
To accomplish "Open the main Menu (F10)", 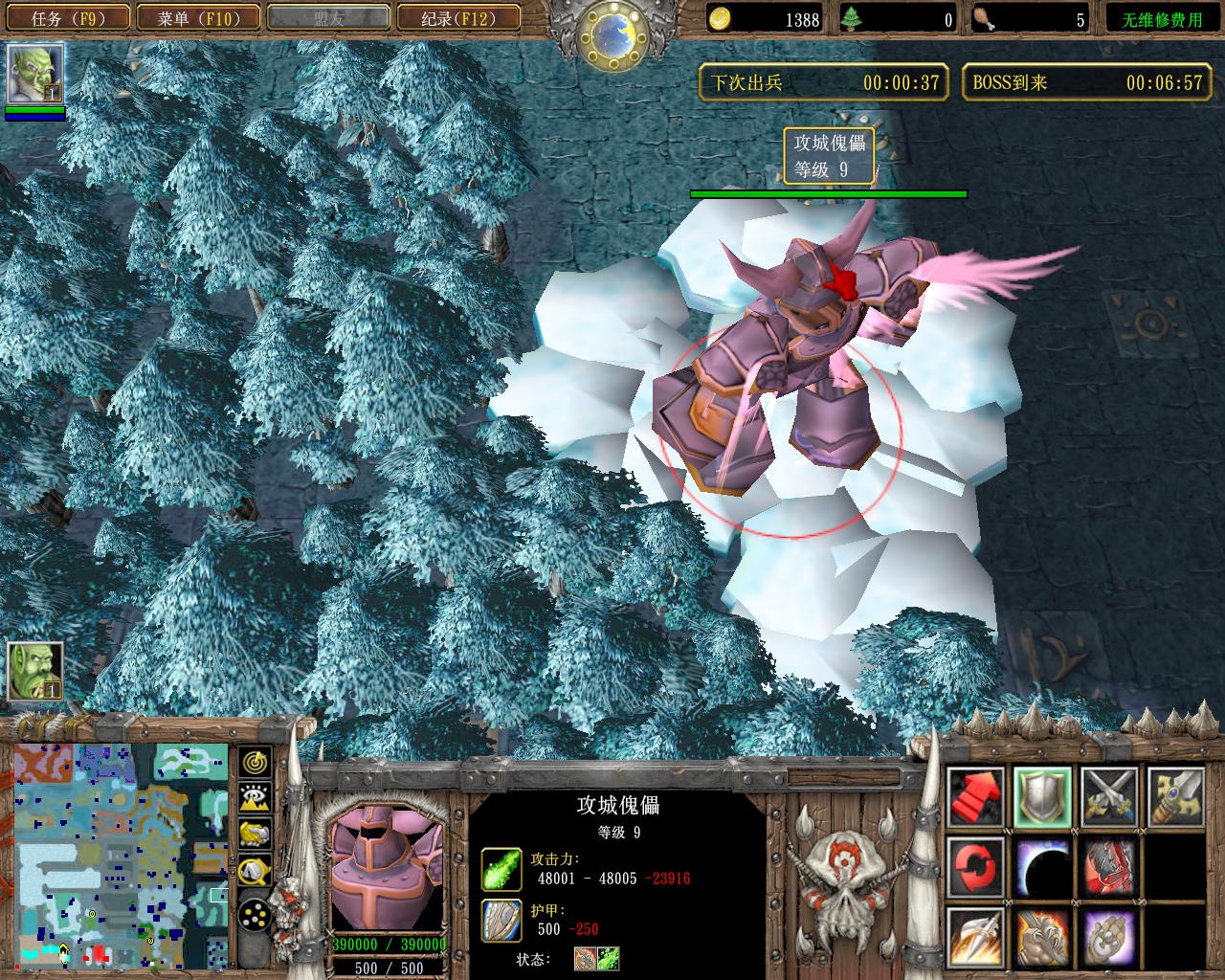I will click(198, 18).
